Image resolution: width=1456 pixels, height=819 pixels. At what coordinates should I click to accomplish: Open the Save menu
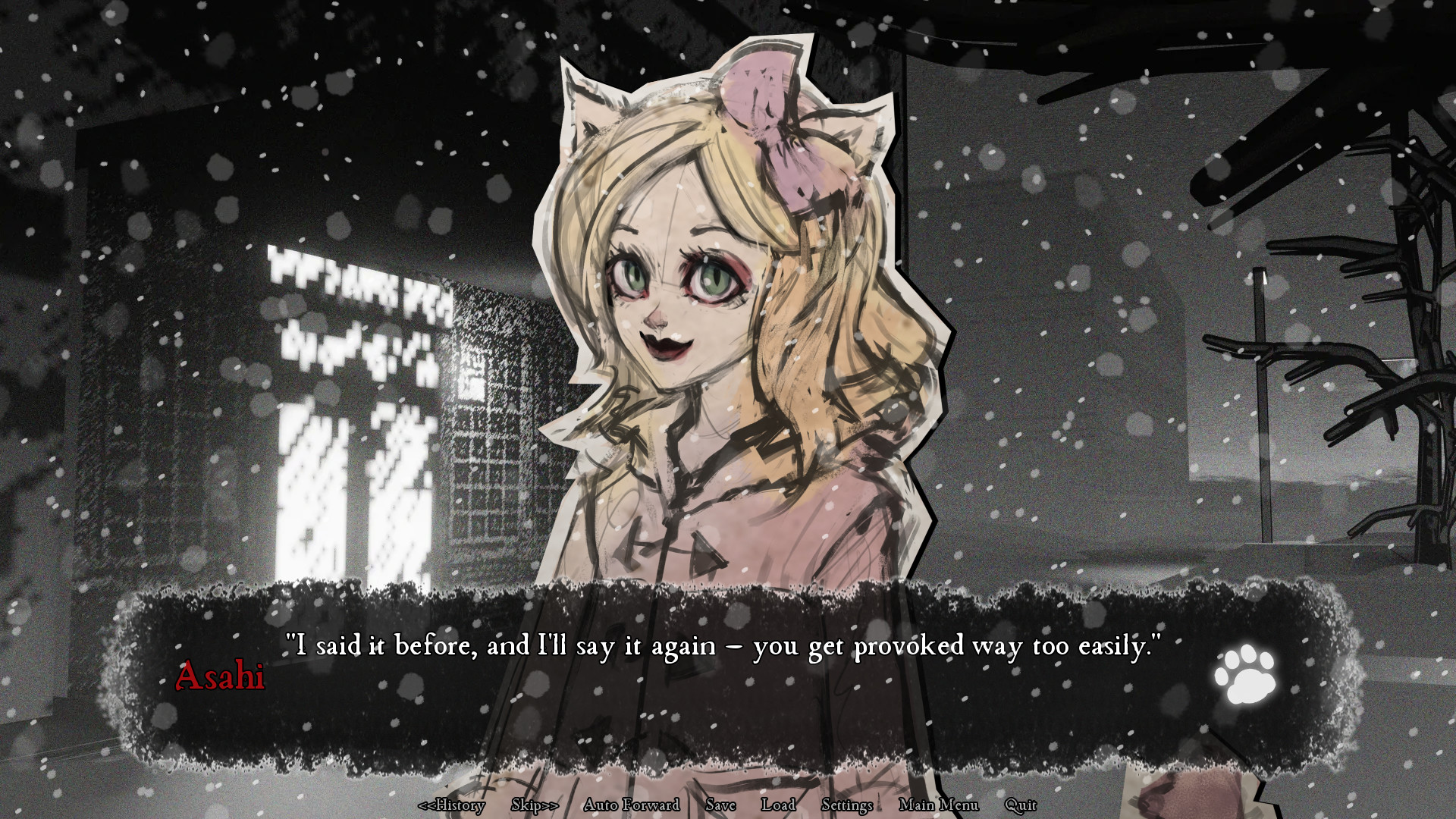[720, 805]
